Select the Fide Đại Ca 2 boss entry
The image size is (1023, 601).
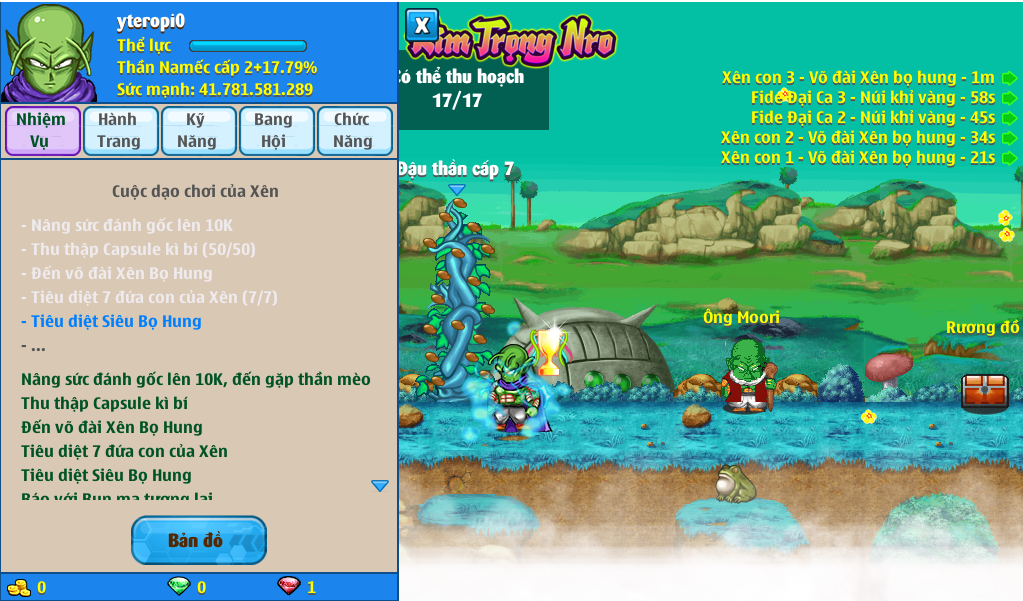pyautogui.click(x=873, y=118)
